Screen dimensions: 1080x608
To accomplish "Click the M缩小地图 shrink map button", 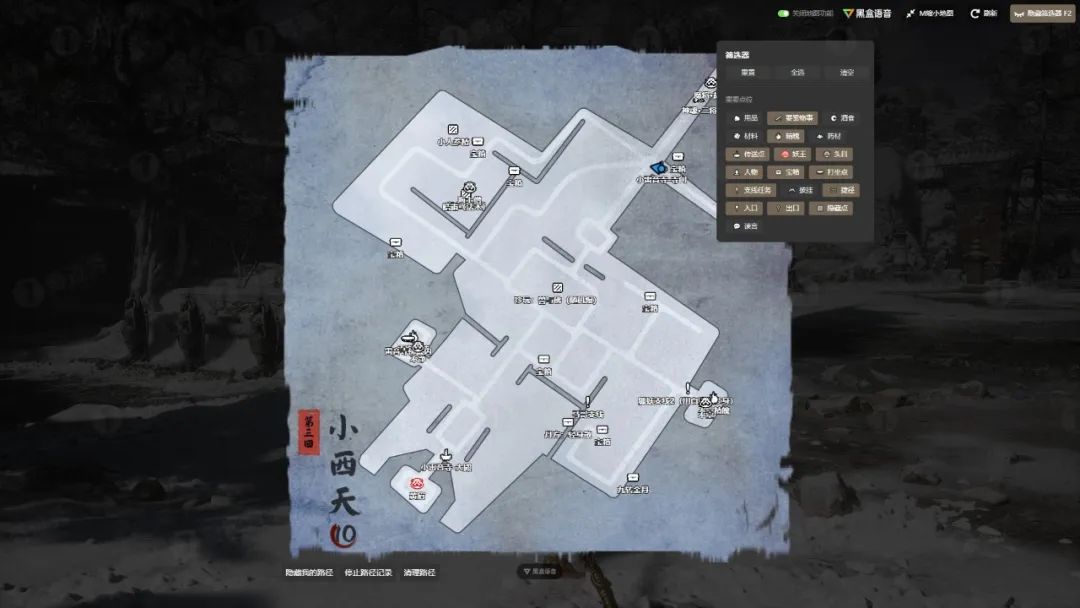I will 930,14.
